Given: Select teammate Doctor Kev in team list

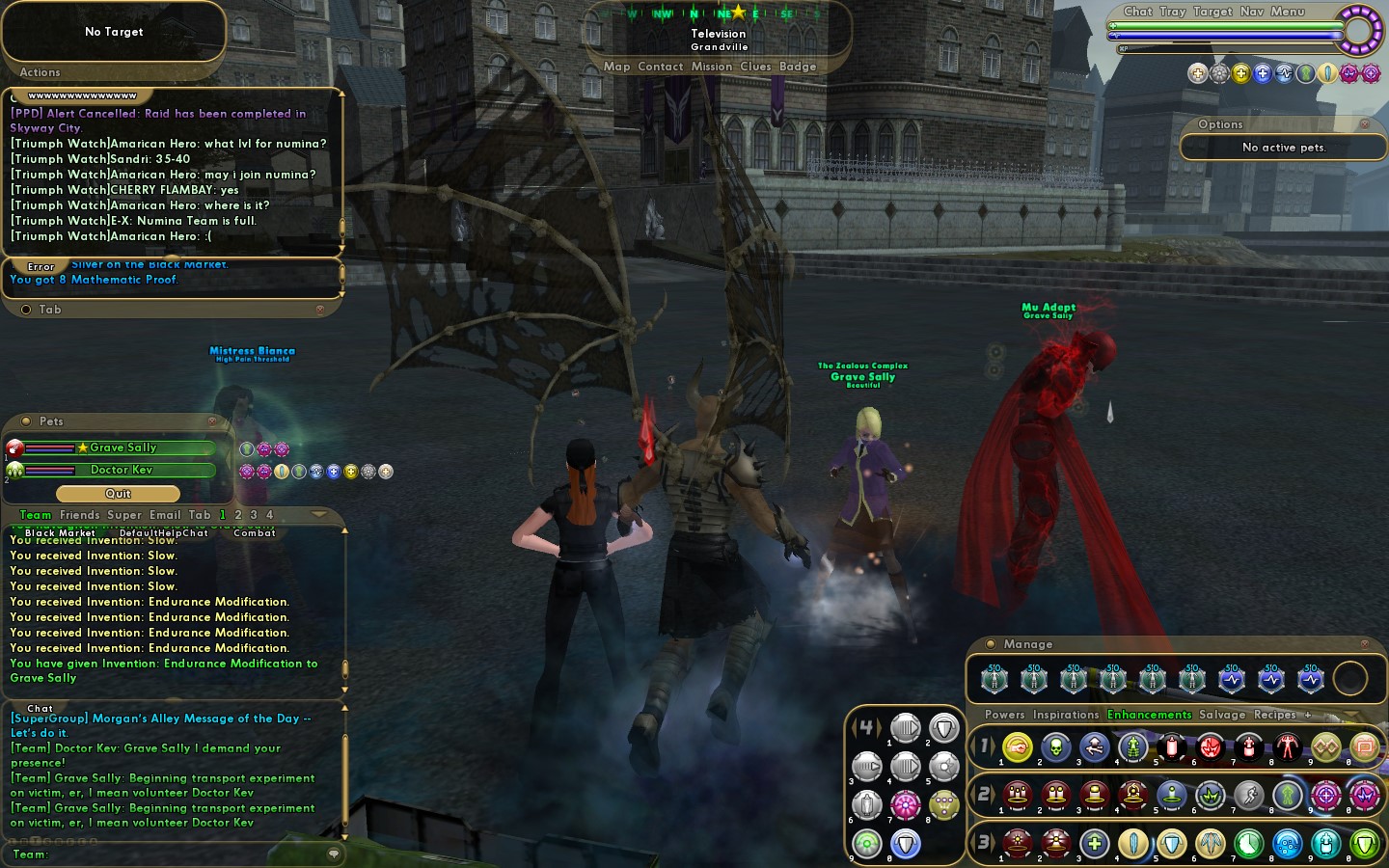Looking at the screenshot, I should point(122,470).
